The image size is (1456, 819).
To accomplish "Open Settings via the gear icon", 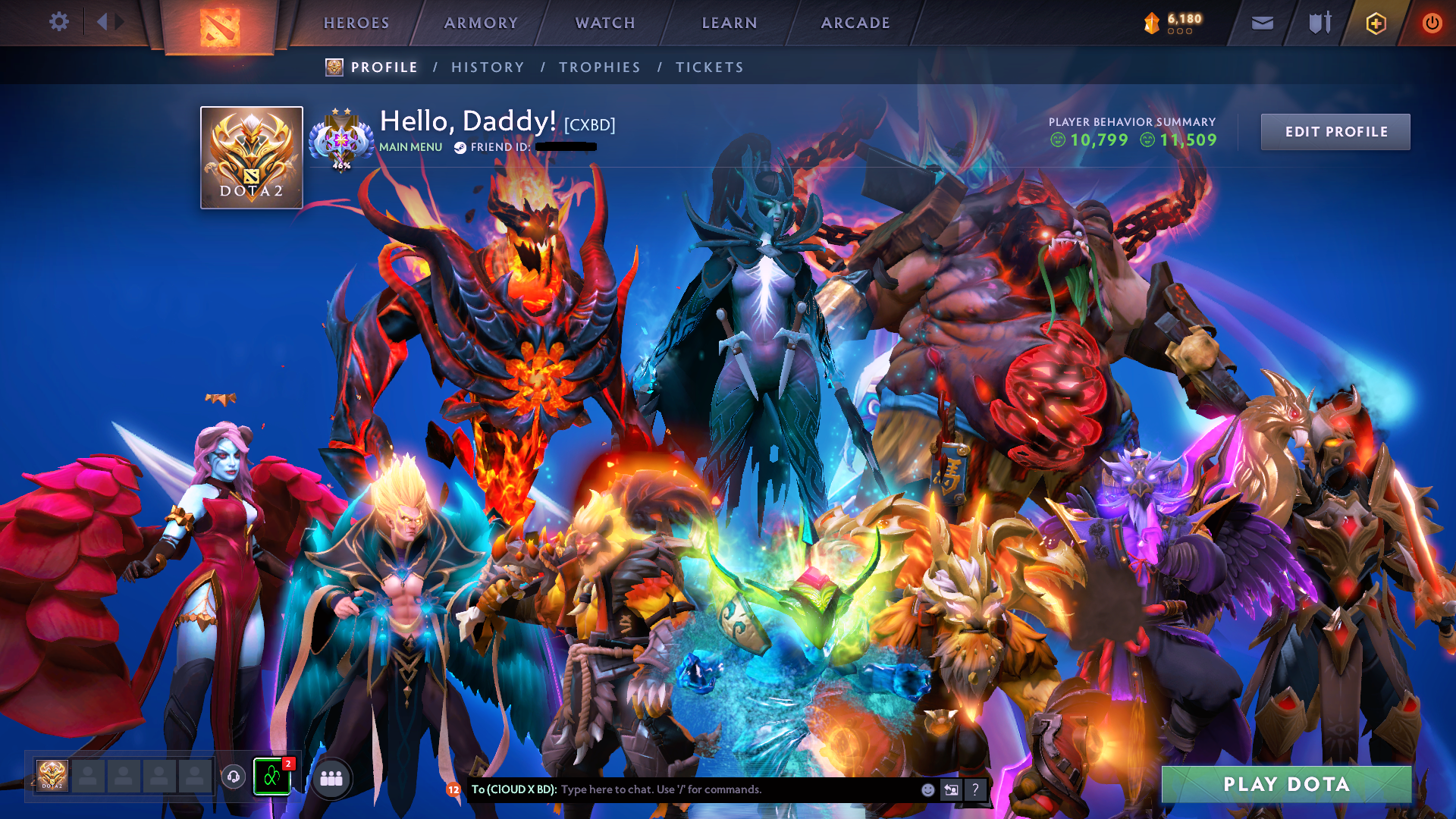I will [x=58, y=22].
